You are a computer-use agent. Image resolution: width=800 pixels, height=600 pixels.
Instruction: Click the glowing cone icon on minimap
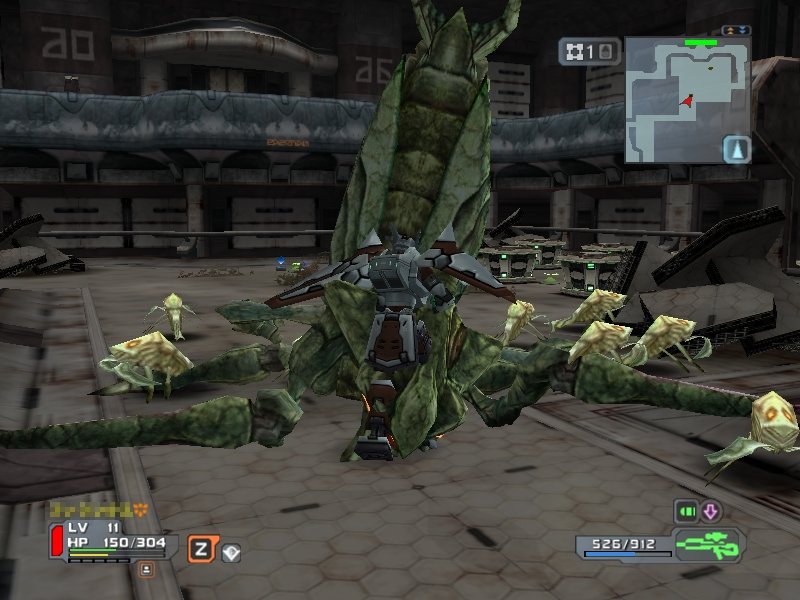tap(736, 149)
